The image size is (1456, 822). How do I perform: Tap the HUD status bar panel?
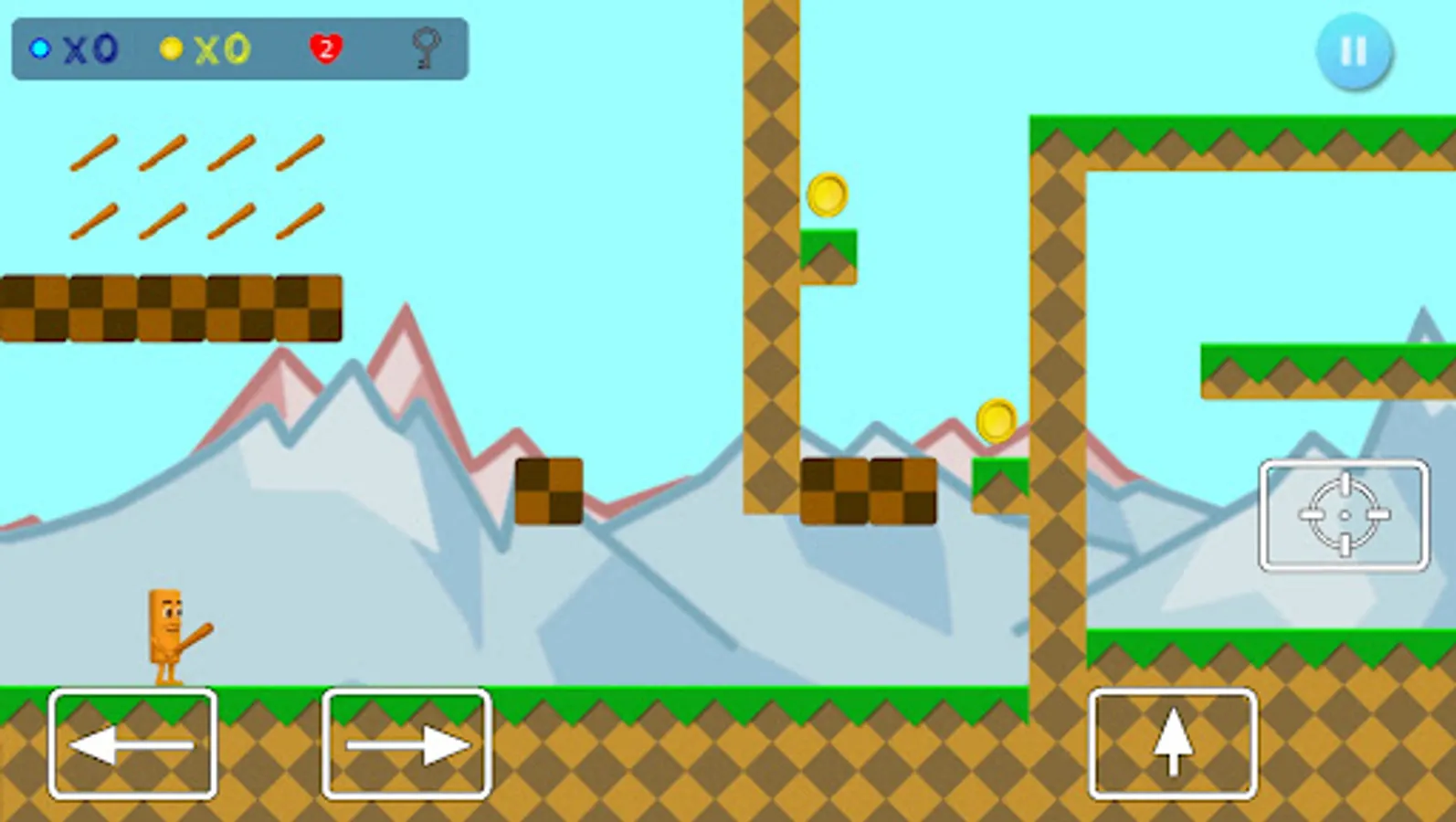point(237,47)
